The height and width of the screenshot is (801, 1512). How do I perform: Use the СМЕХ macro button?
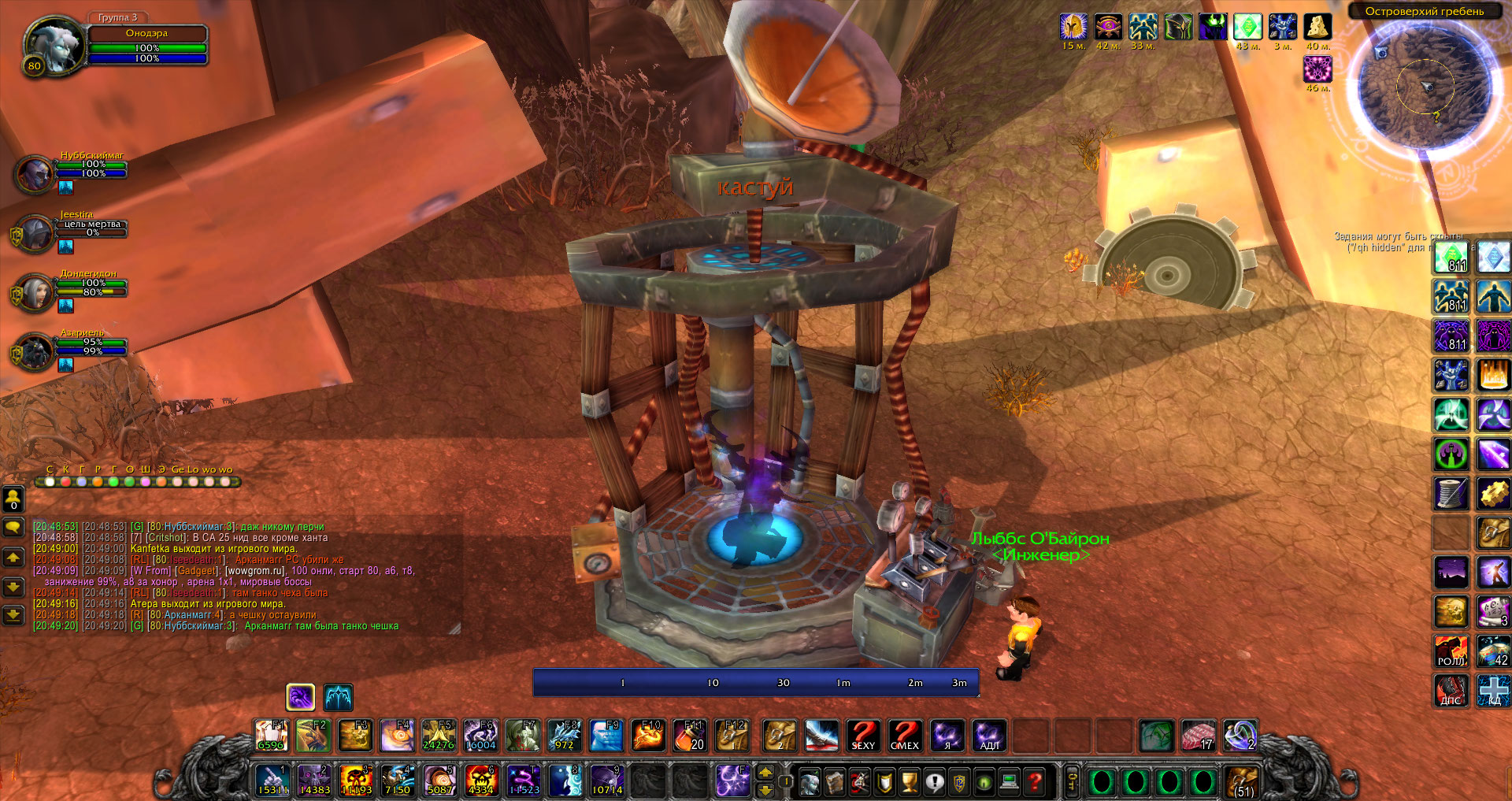click(x=905, y=736)
